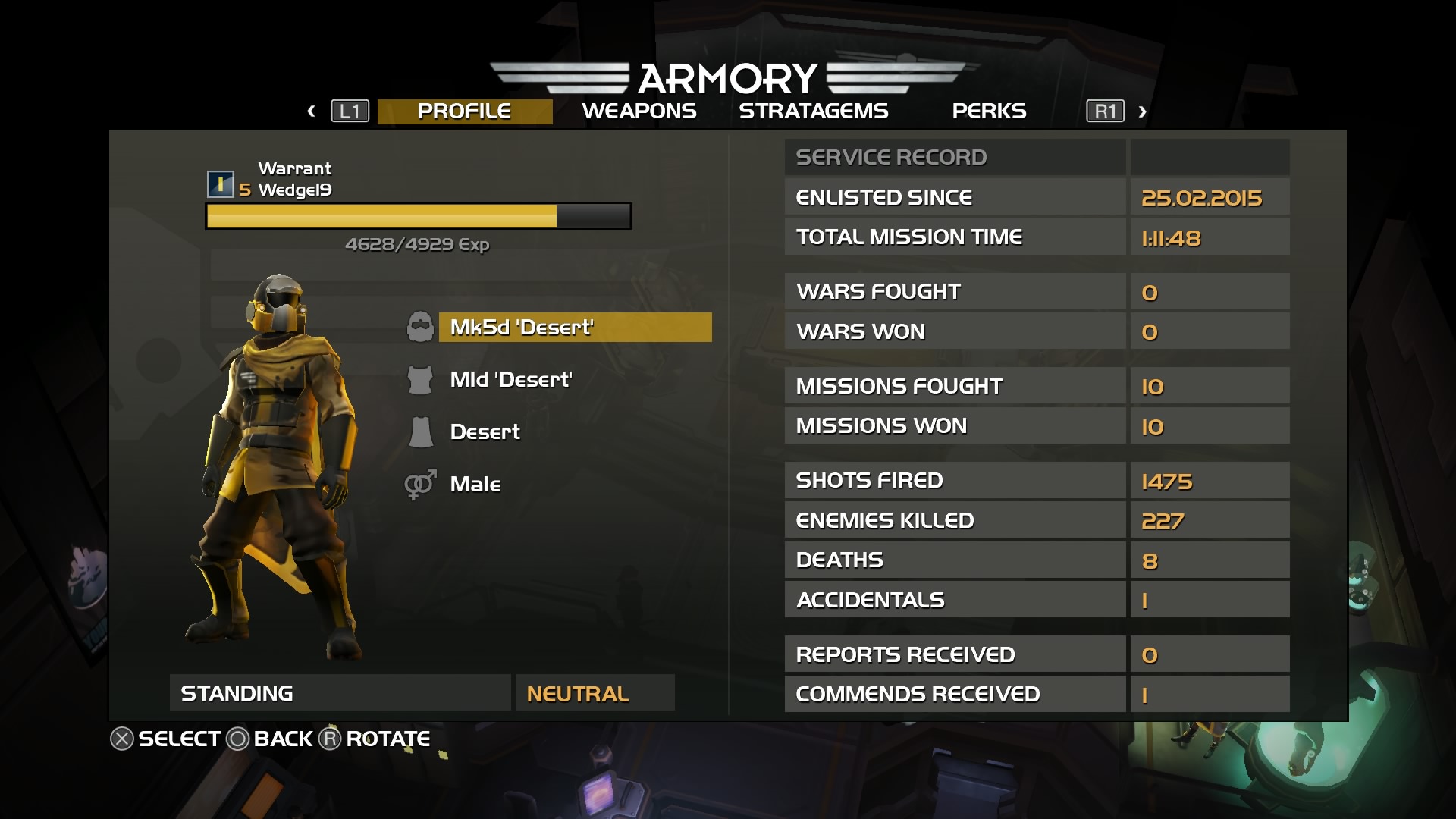
Task: Show the Perks tab
Action: point(988,111)
